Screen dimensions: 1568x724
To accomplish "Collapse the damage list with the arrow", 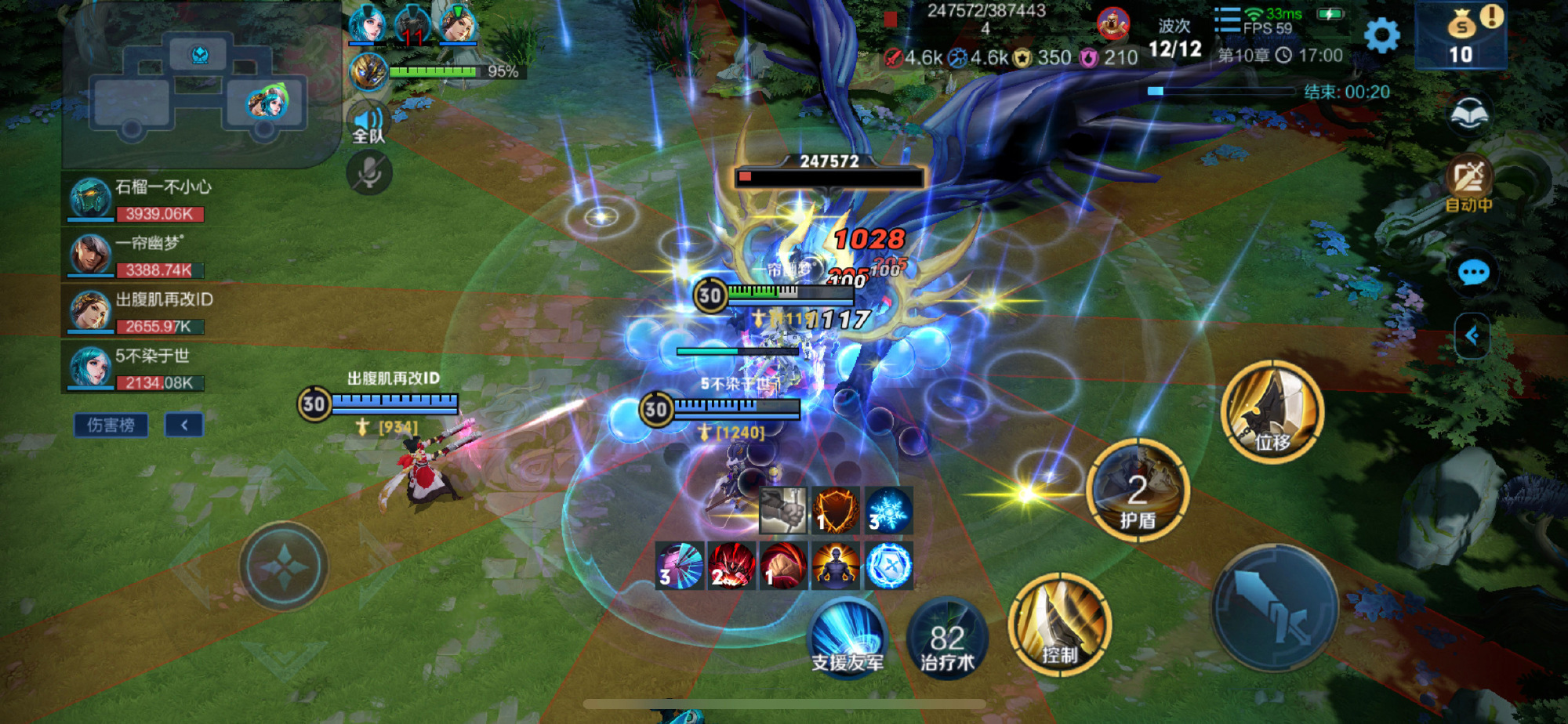I will [184, 425].
